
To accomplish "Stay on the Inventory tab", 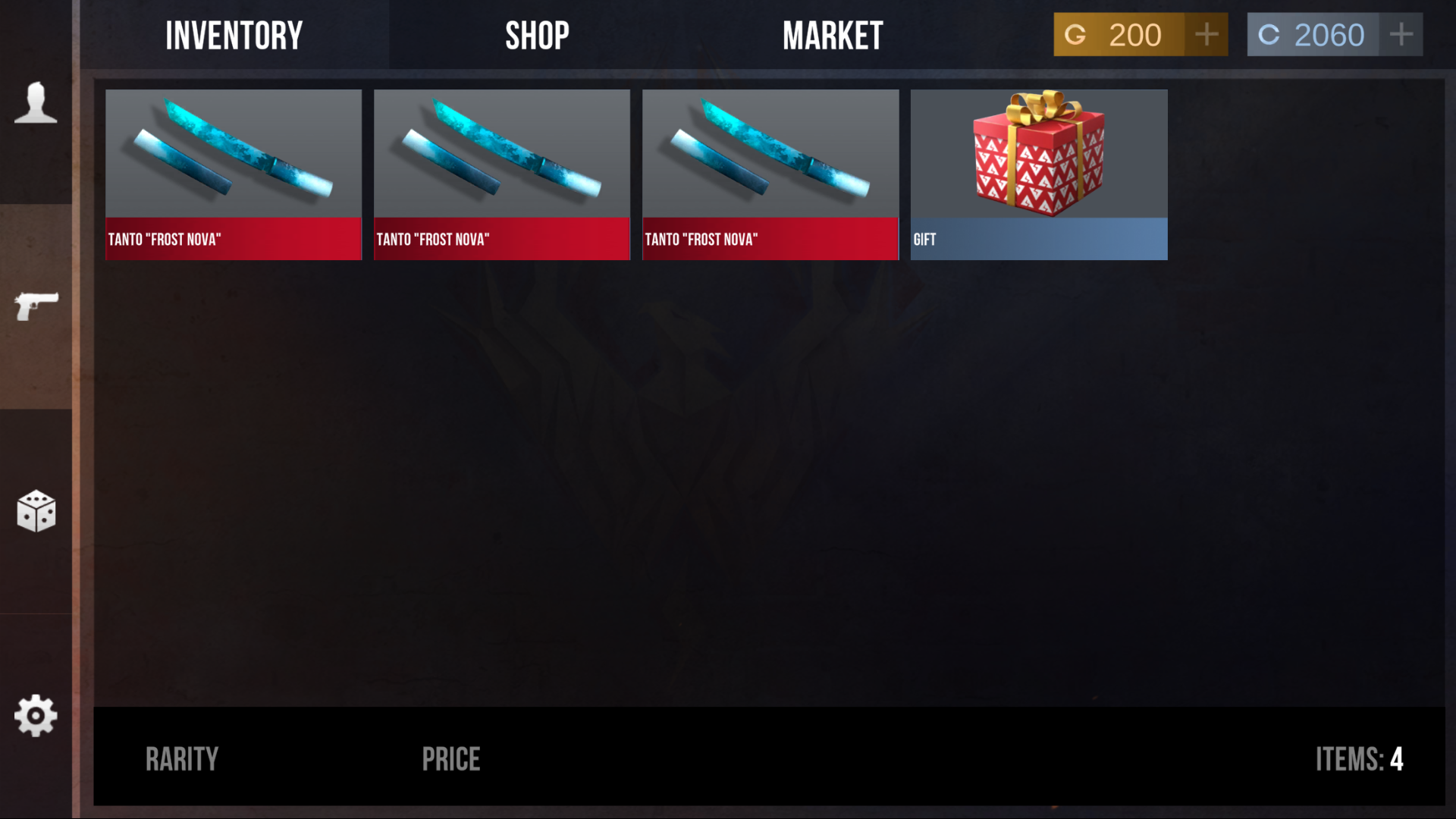I will (234, 34).
